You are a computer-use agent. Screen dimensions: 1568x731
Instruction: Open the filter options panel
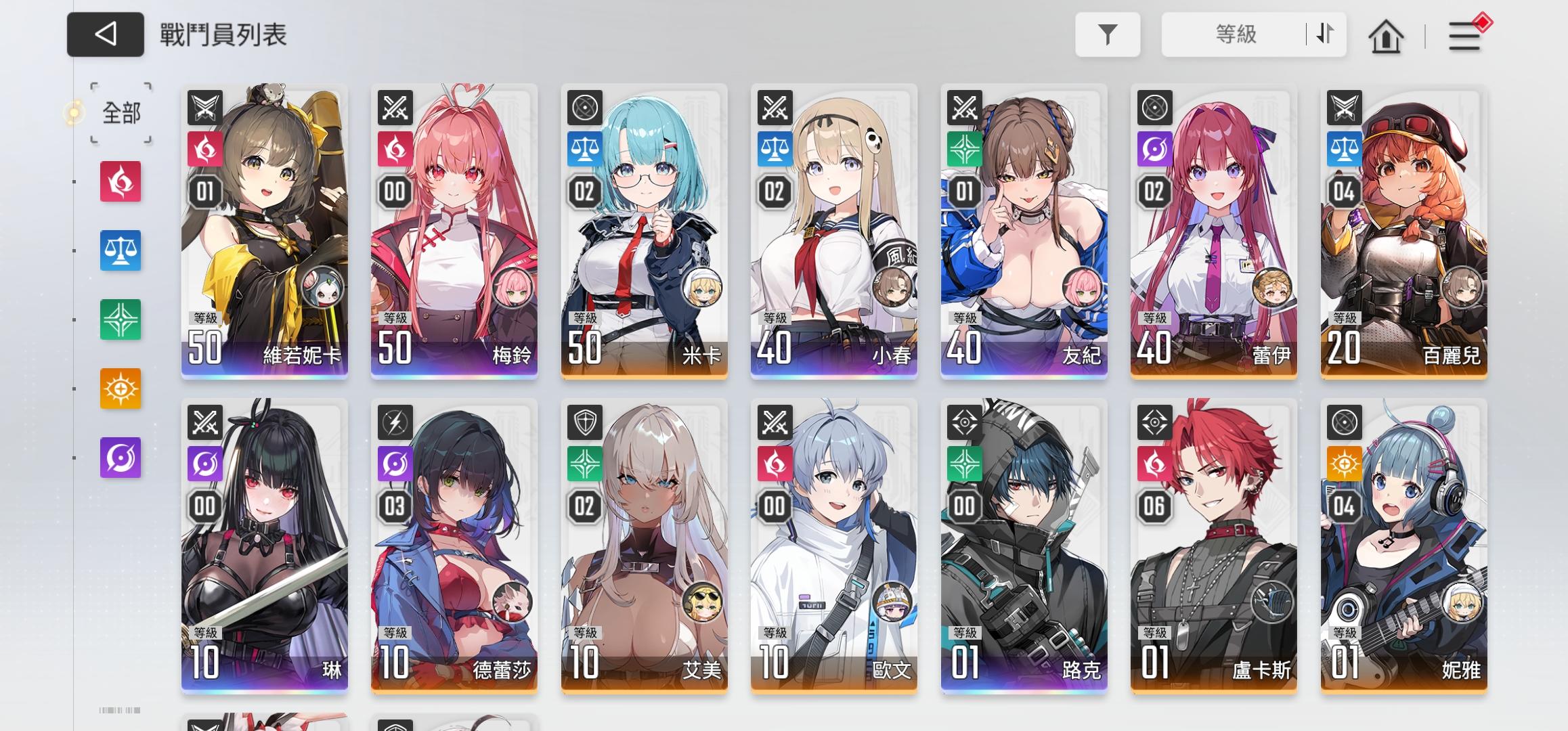point(1108,35)
